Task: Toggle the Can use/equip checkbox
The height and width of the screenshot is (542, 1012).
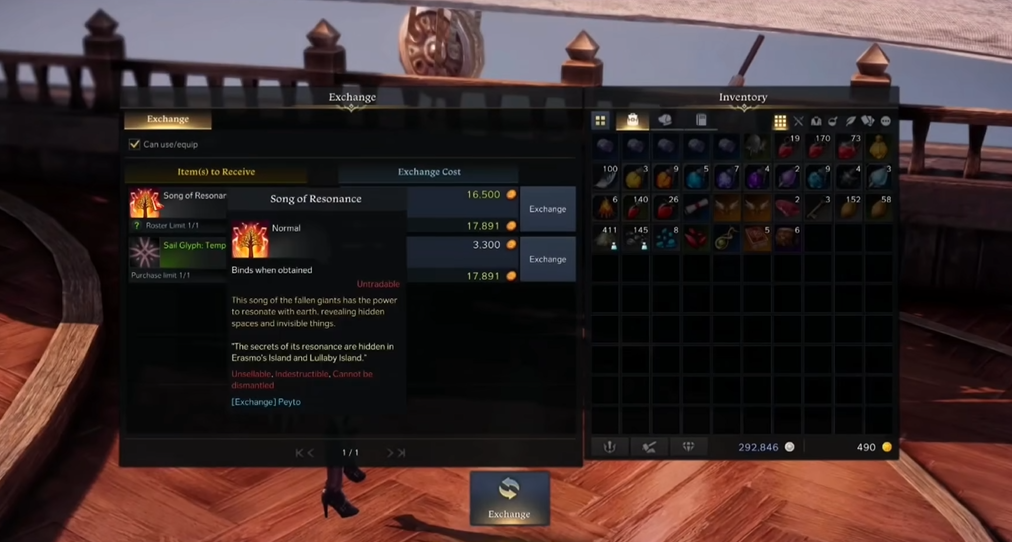Action: tap(135, 144)
